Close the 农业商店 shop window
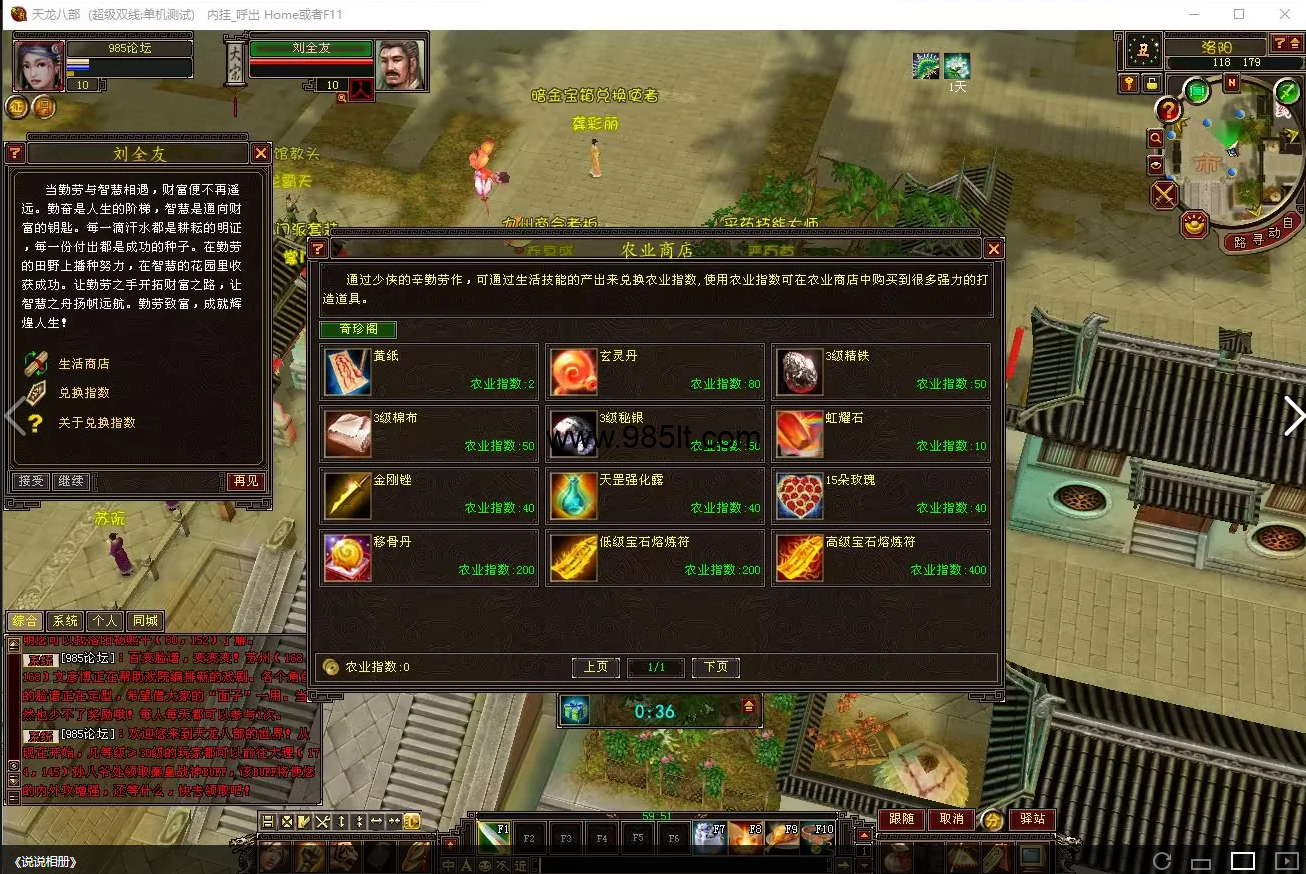 (993, 249)
